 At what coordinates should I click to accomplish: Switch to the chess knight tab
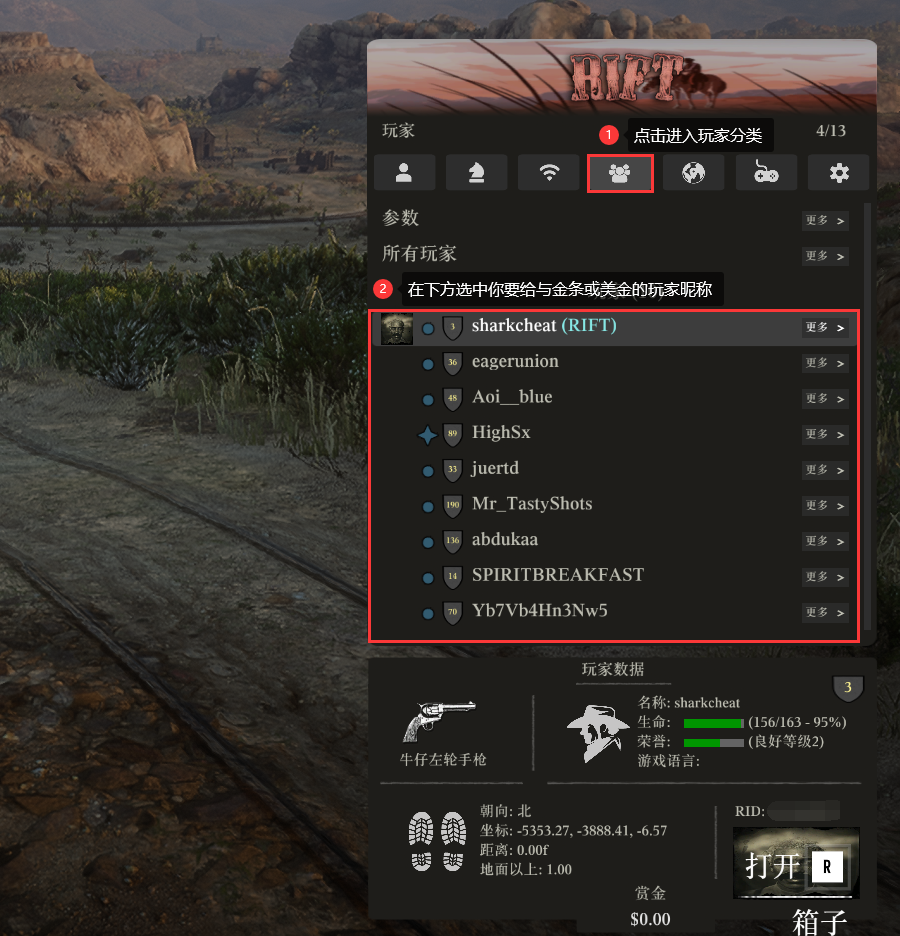coord(476,173)
